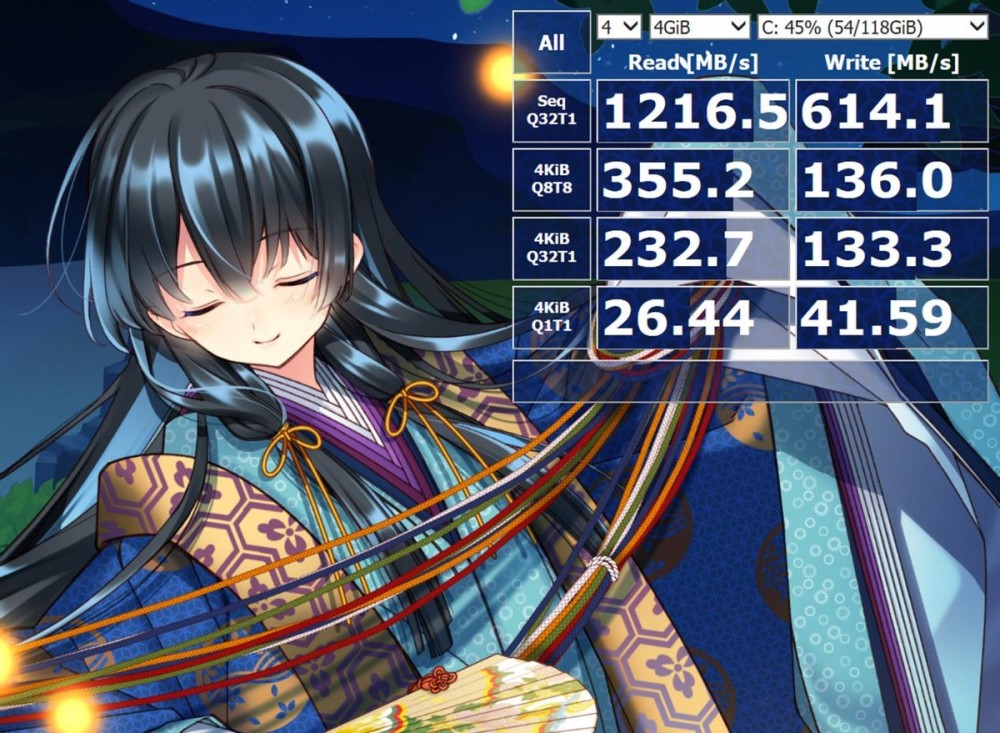Run all benchmarks with the All button

coord(551,43)
